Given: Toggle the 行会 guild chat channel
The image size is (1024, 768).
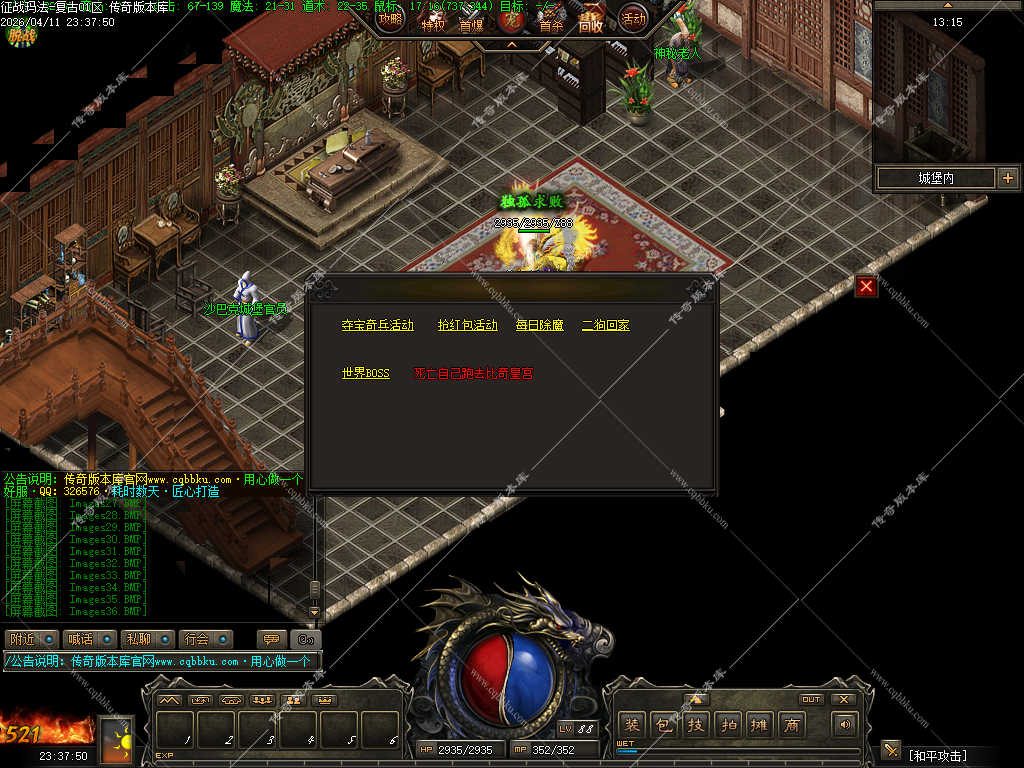Looking at the screenshot, I should 197,639.
